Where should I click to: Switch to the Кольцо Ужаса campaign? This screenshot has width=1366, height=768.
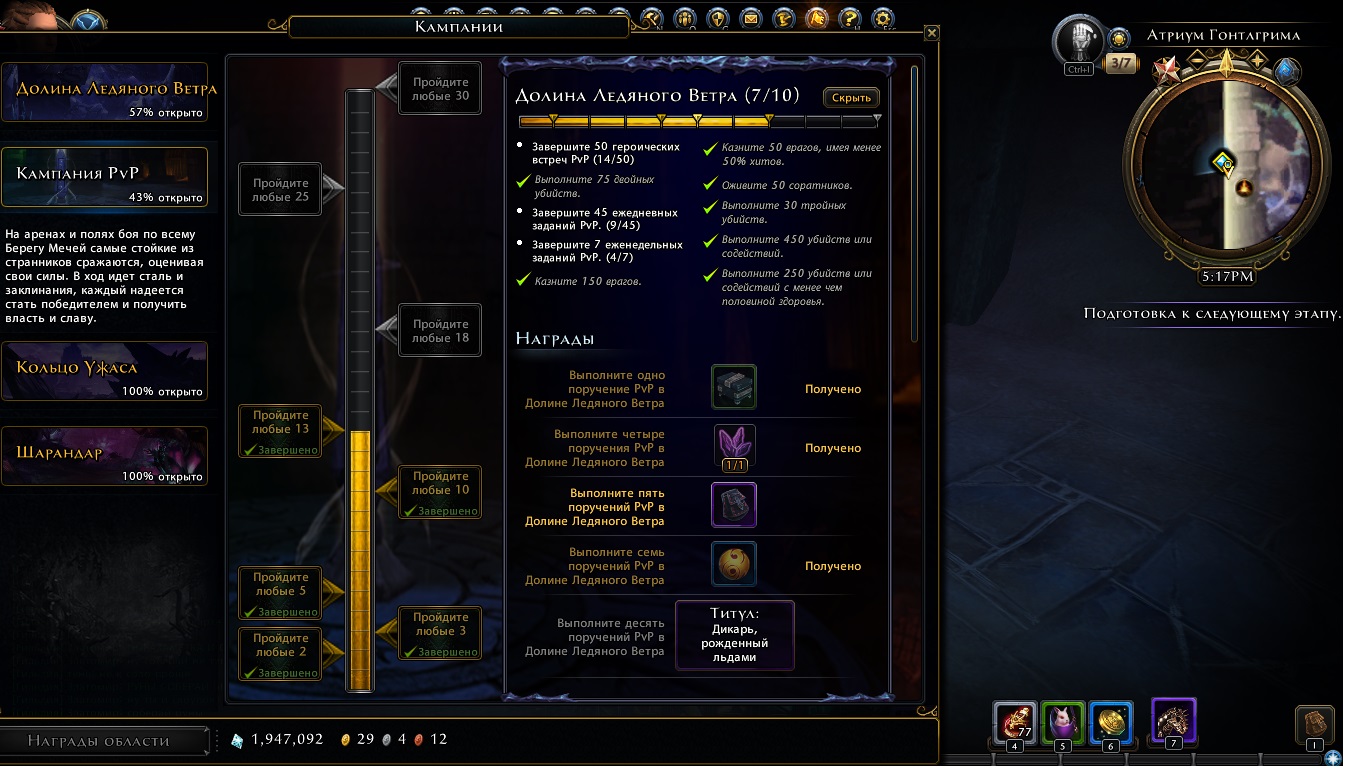105,371
